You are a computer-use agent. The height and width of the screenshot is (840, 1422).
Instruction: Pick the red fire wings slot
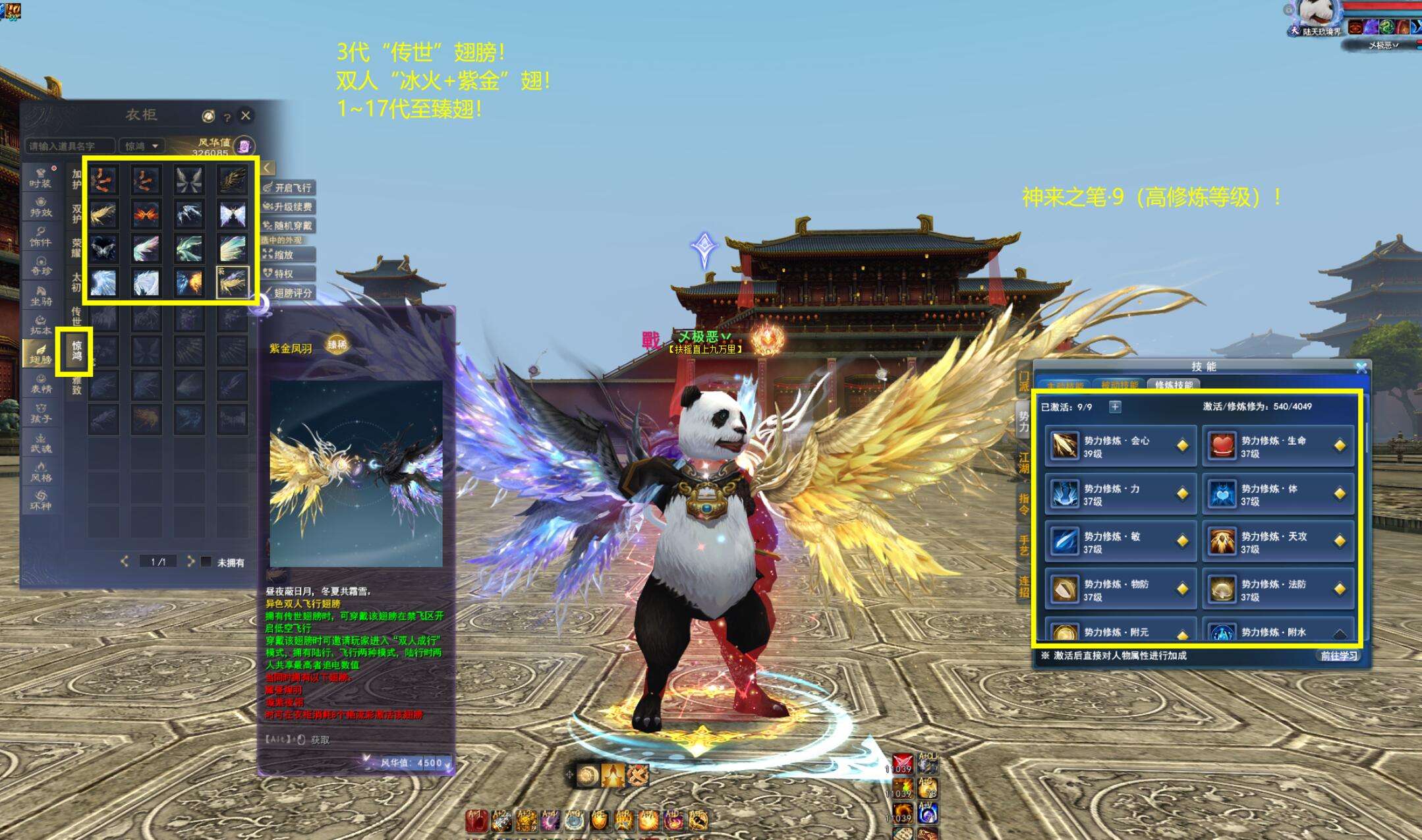coord(146,214)
